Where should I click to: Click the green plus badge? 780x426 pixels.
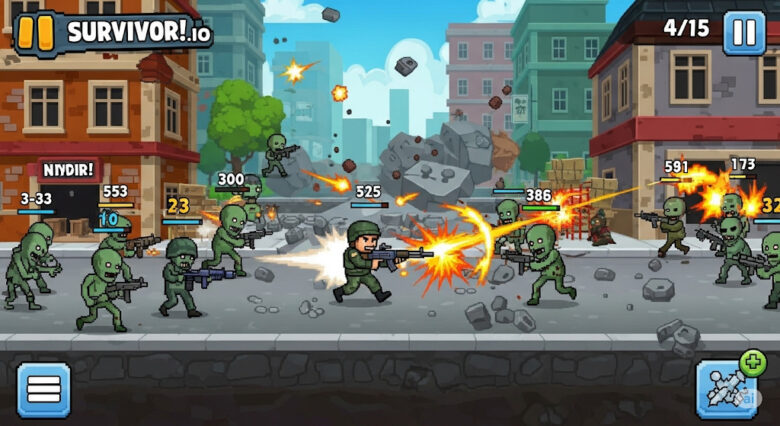point(752,364)
